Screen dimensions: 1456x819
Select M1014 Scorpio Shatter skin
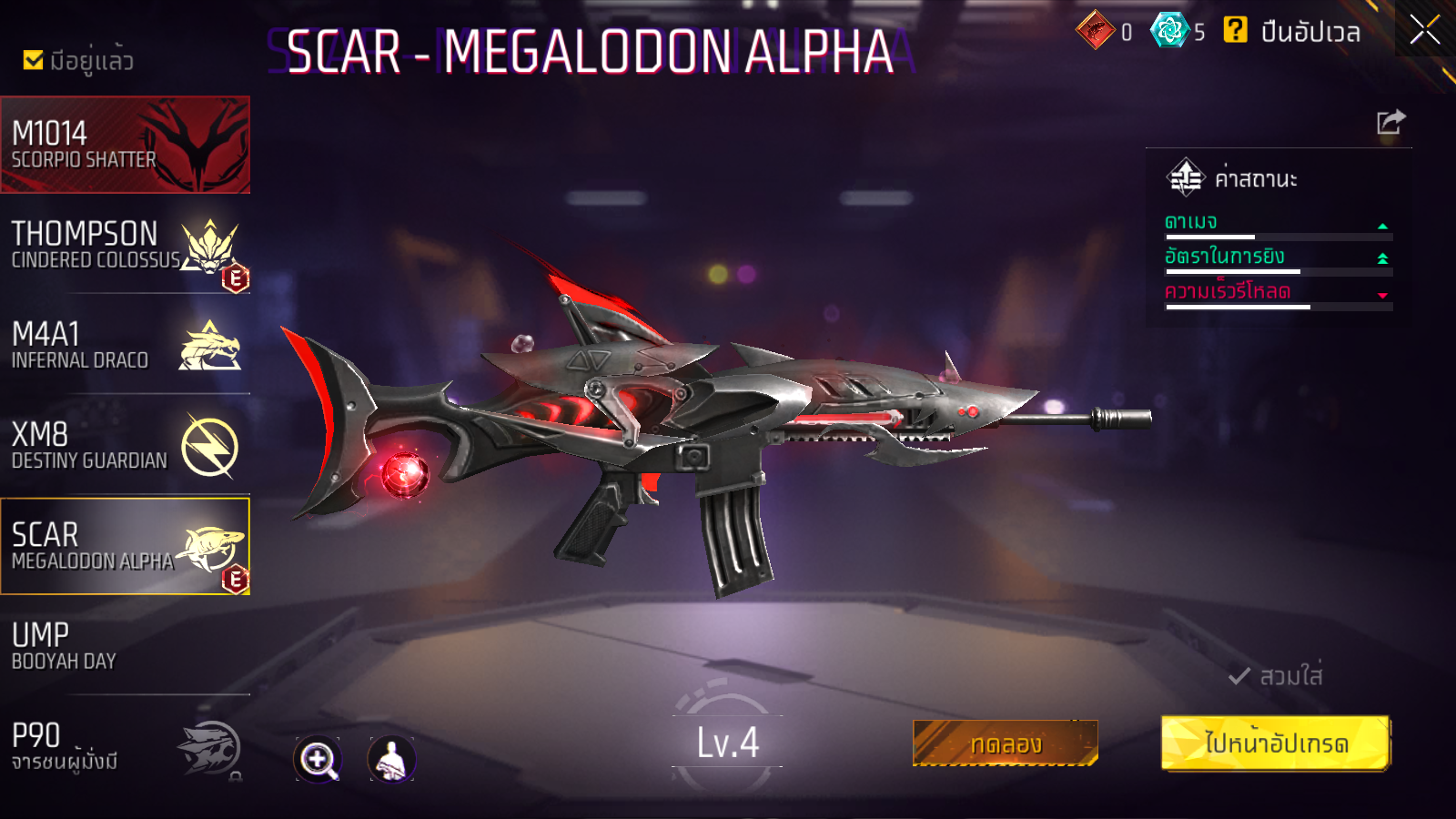tap(125, 145)
